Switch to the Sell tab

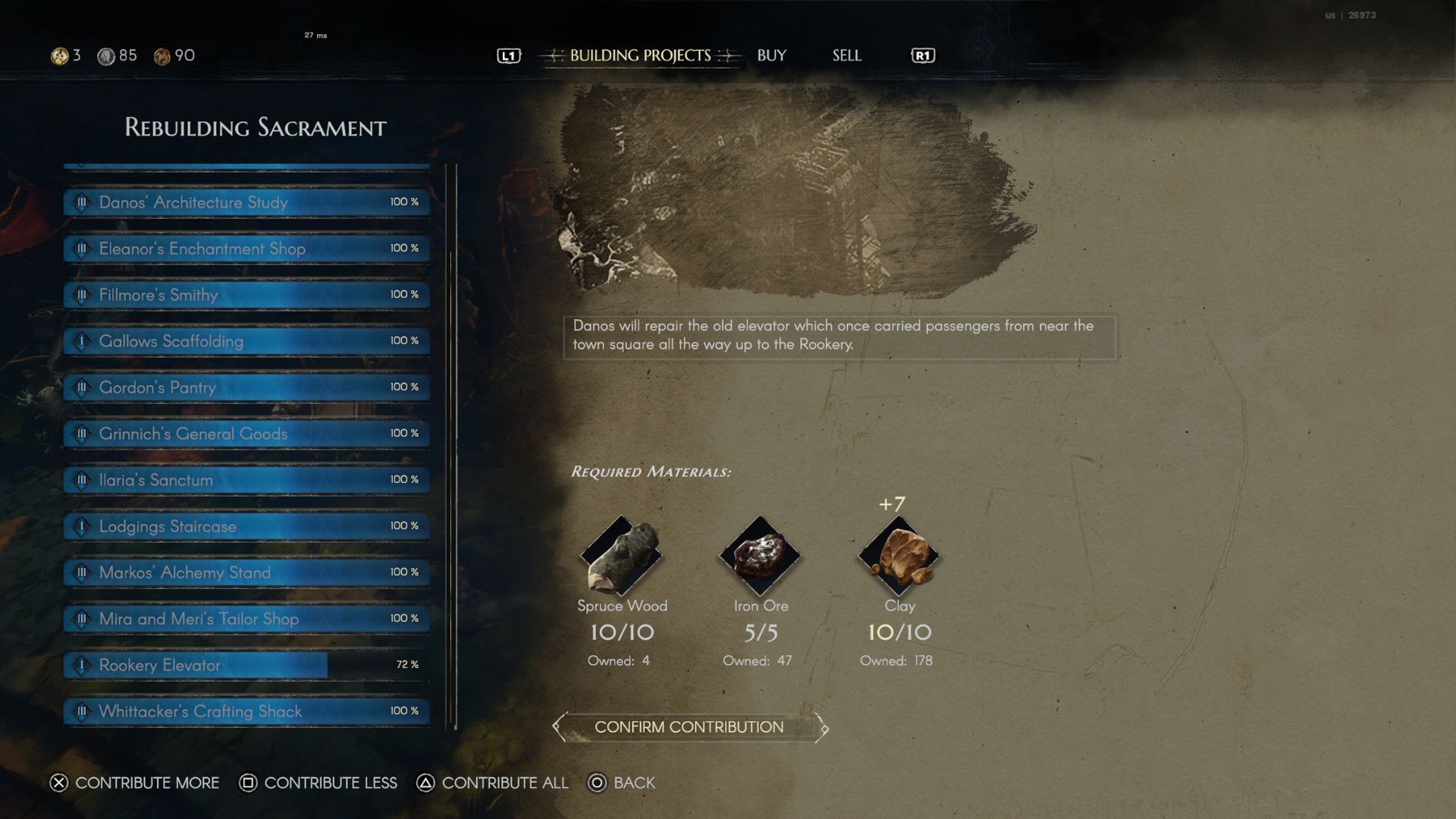pos(846,55)
